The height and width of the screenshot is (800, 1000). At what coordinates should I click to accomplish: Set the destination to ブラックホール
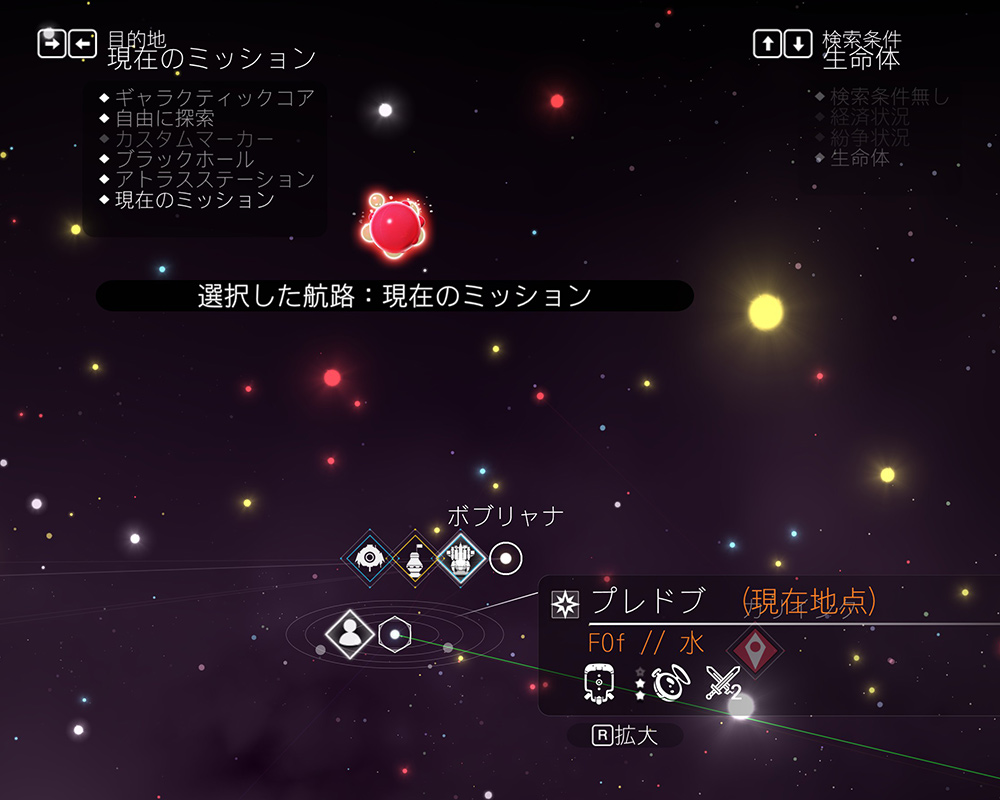[x=185, y=159]
